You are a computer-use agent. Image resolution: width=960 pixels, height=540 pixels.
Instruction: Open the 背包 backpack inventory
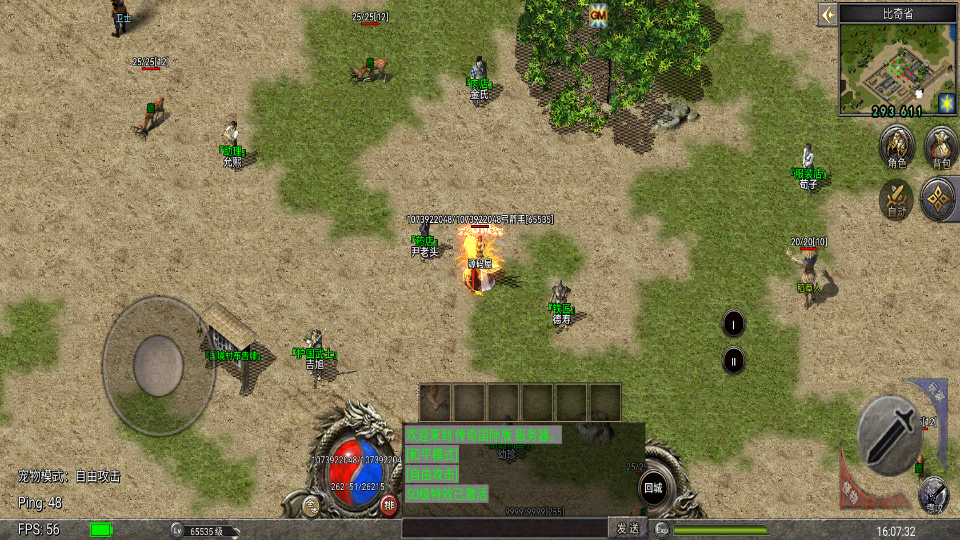click(941, 147)
